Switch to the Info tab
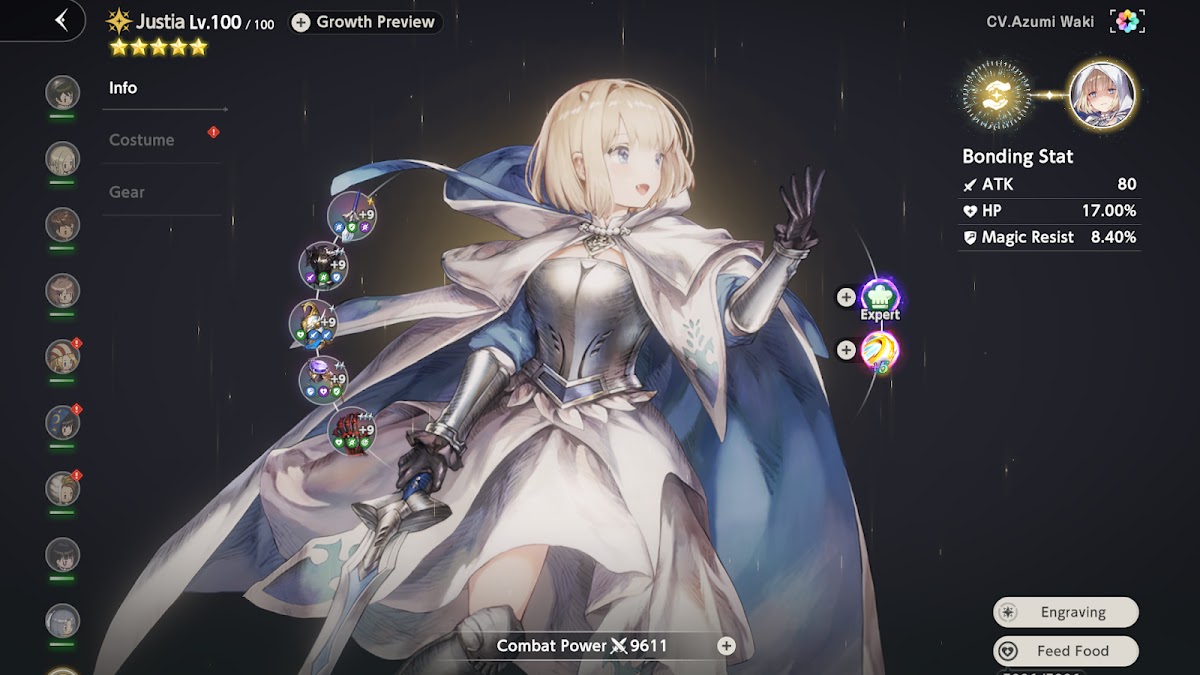This screenshot has height=675, width=1200. pyautogui.click(x=123, y=88)
